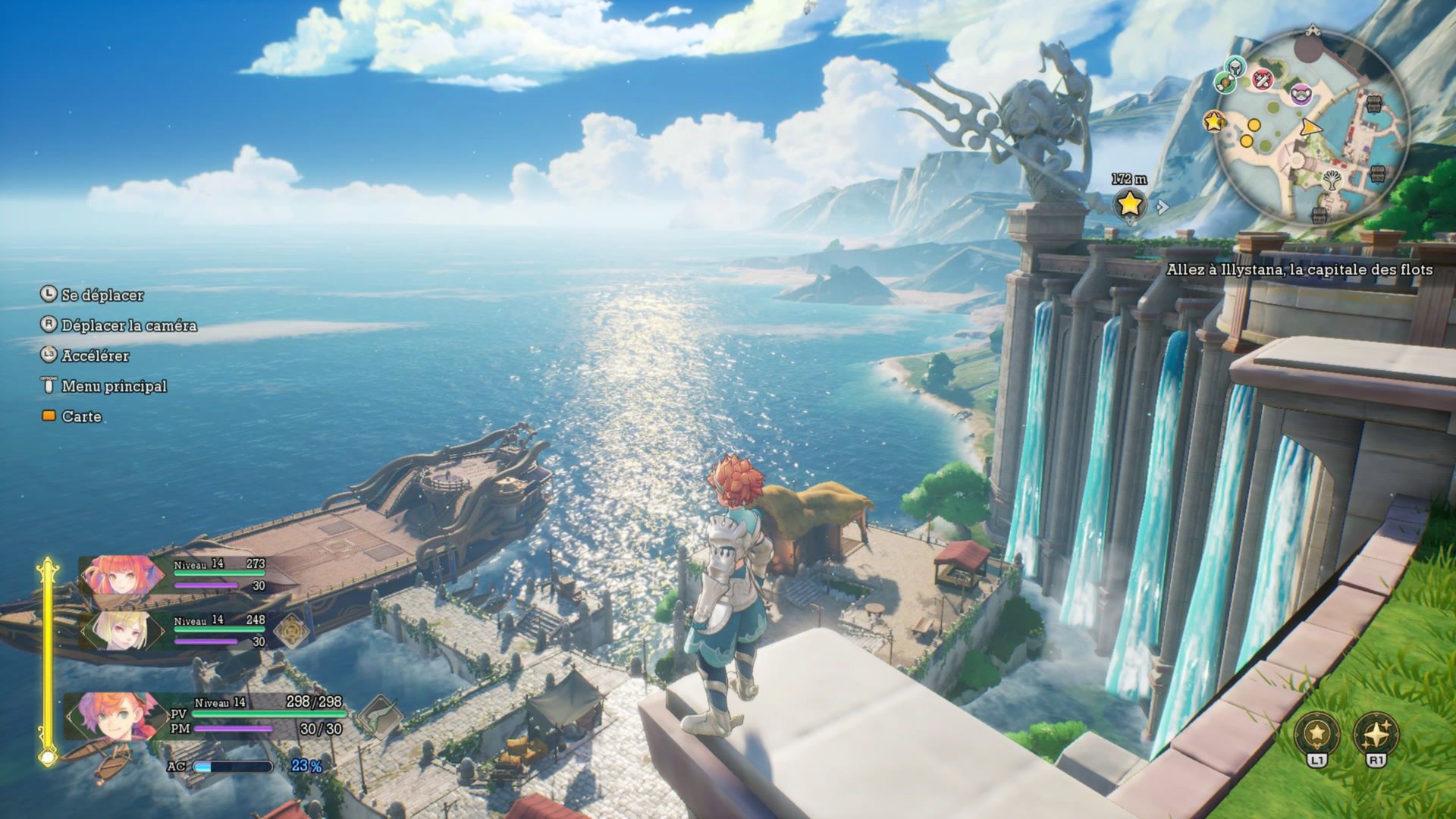This screenshot has width=1456, height=819.
Task: Activate the single gold star shortcut ring
Action: [1317, 733]
